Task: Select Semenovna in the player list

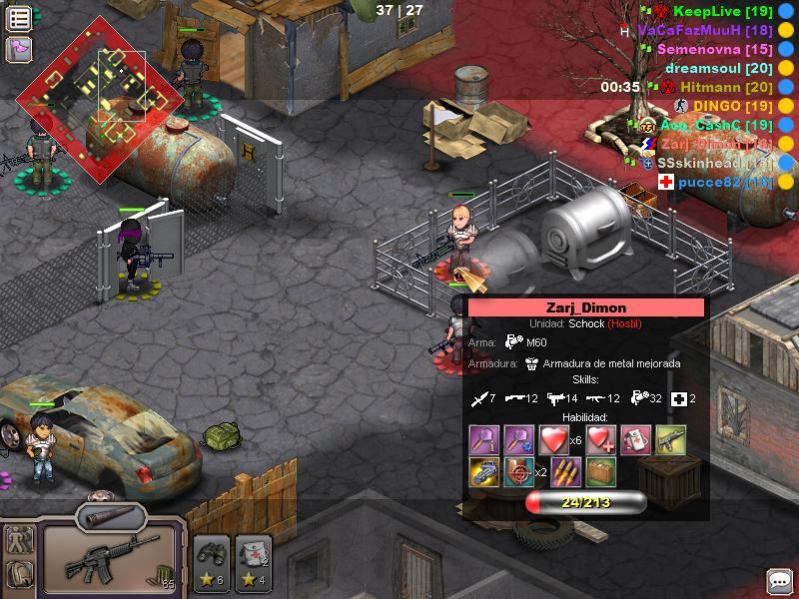Action: tap(713, 49)
